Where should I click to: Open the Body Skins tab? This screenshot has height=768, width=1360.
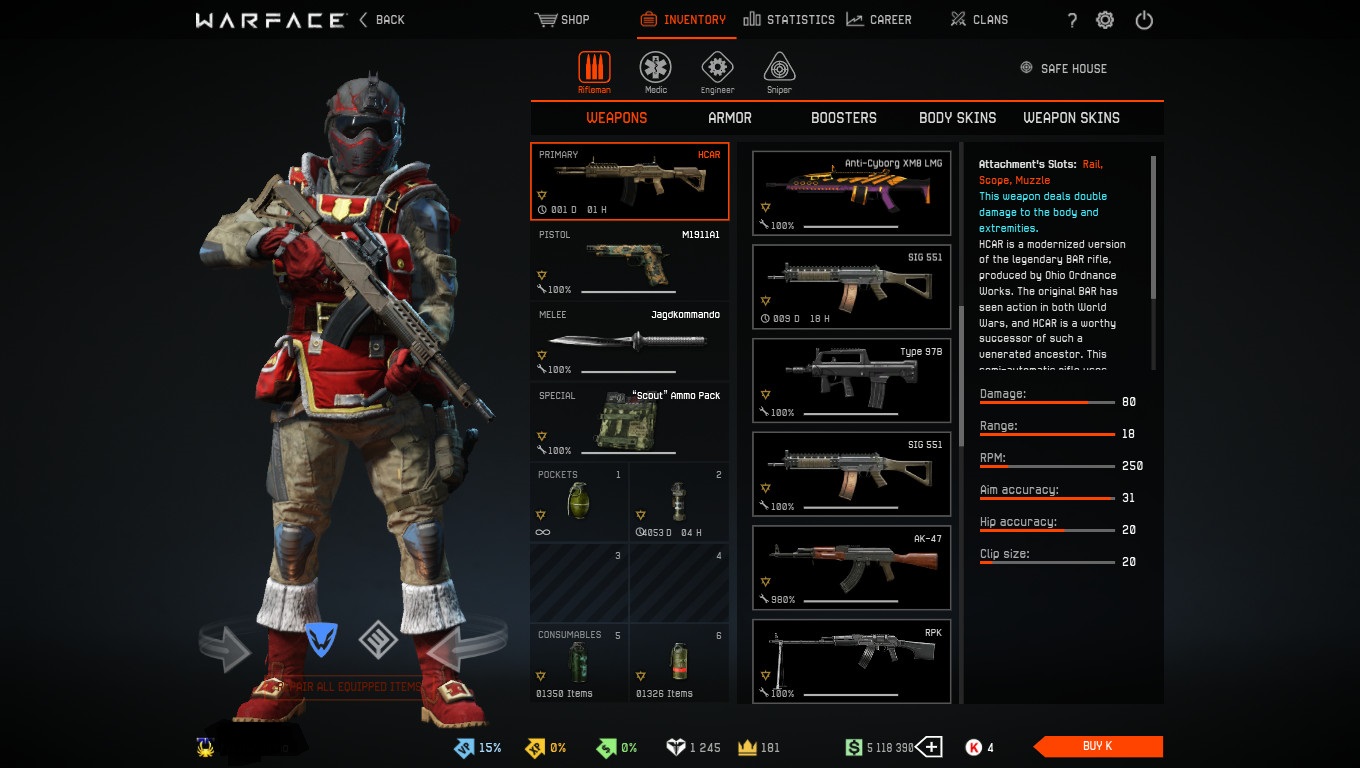tap(957, 118)
